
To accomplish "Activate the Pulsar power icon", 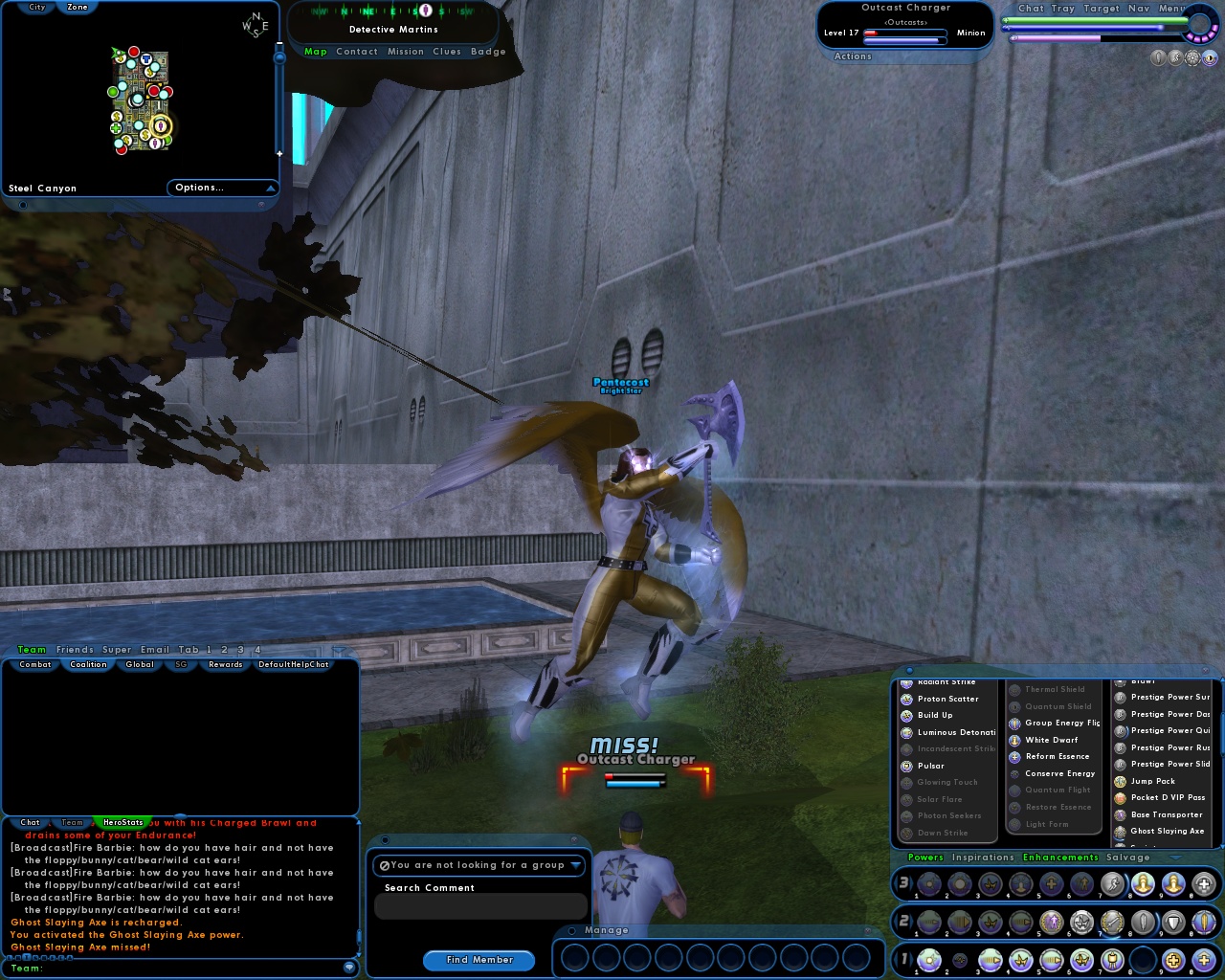I will 904,766.
